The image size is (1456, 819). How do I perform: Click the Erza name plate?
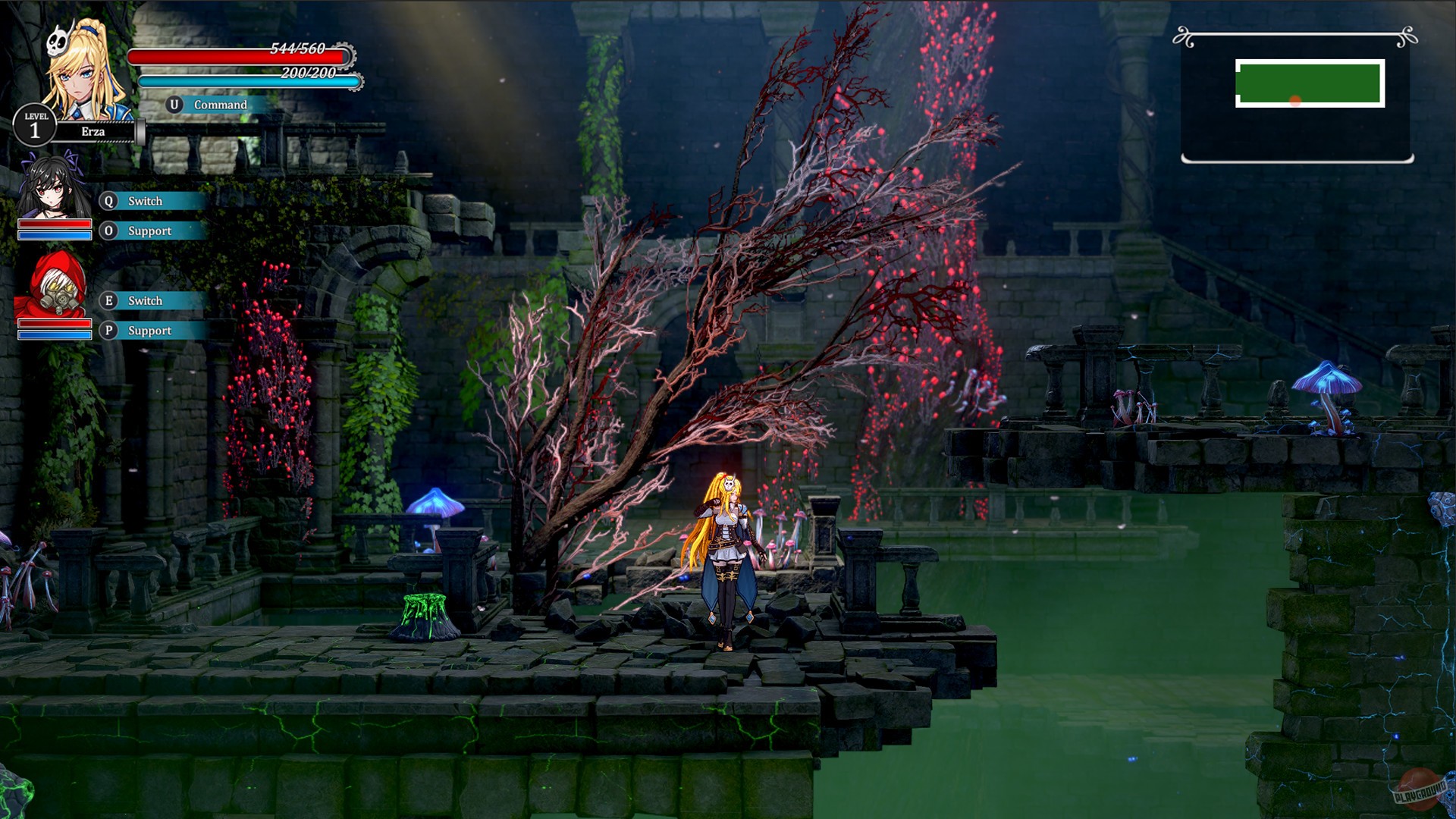click(95, 131)
